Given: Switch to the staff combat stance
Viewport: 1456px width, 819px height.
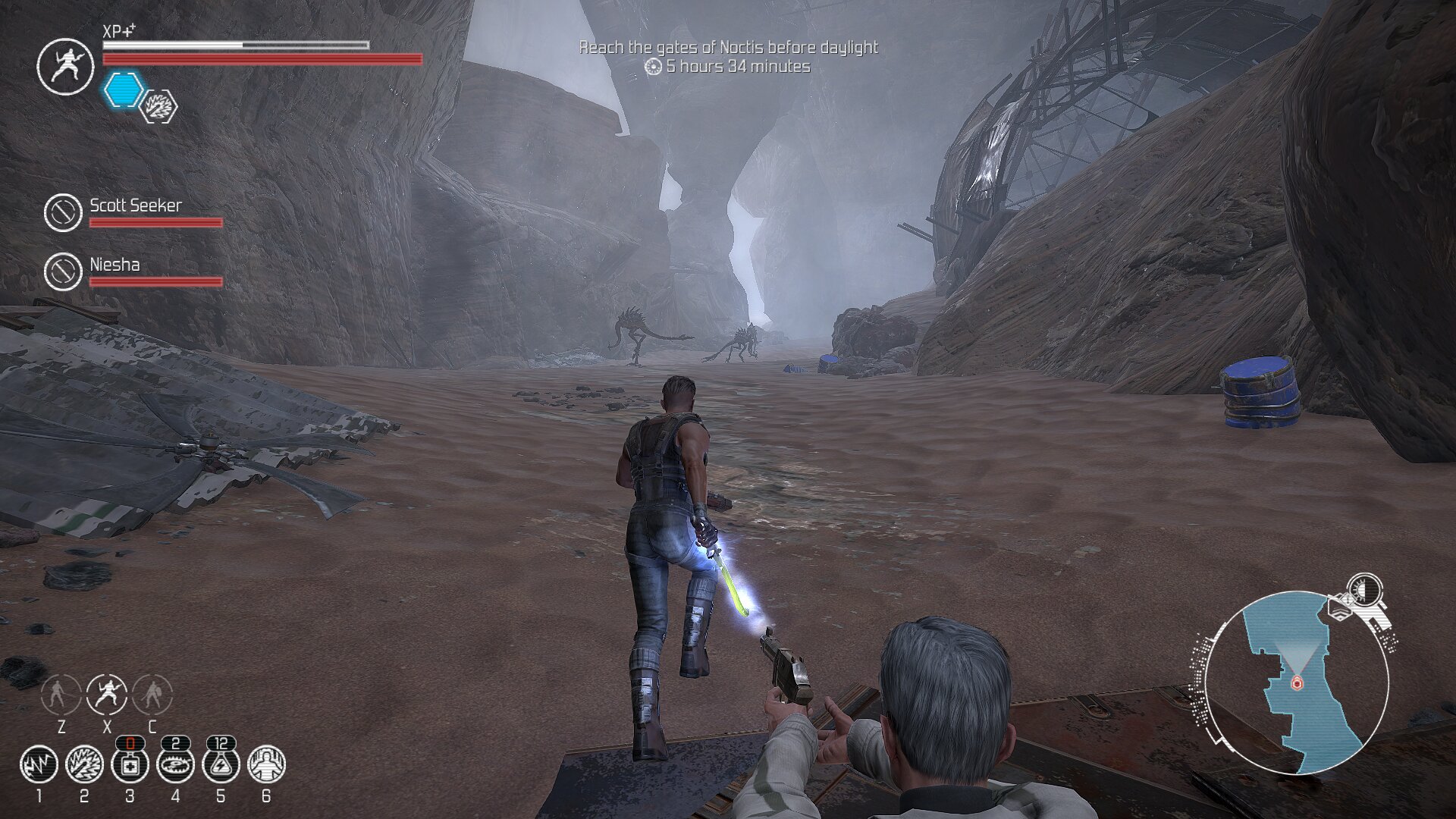Looking at the screenshot, I should click(61, 694).
